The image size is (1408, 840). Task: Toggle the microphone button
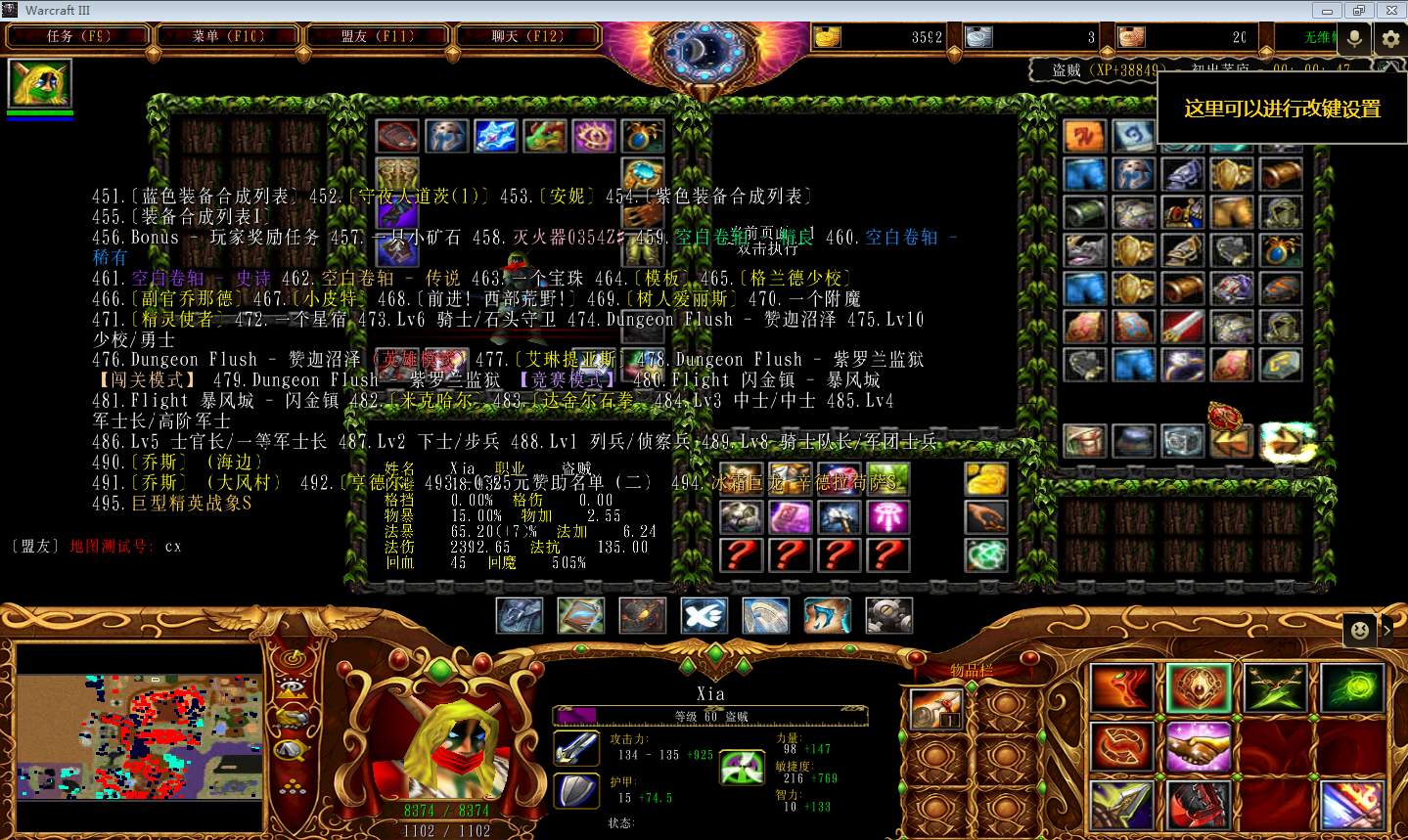[1355, 38]
